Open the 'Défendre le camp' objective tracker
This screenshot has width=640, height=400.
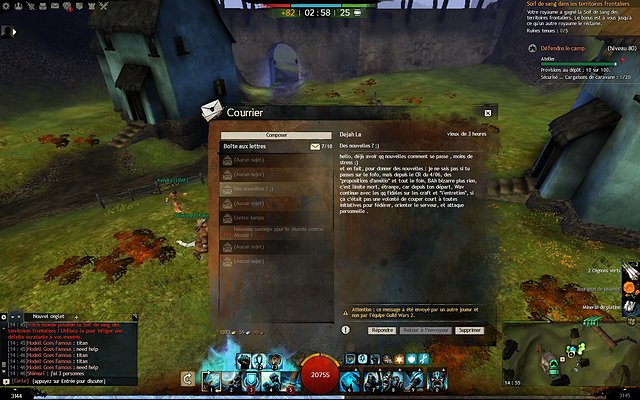pyautogui.click(x=567, y=46)
